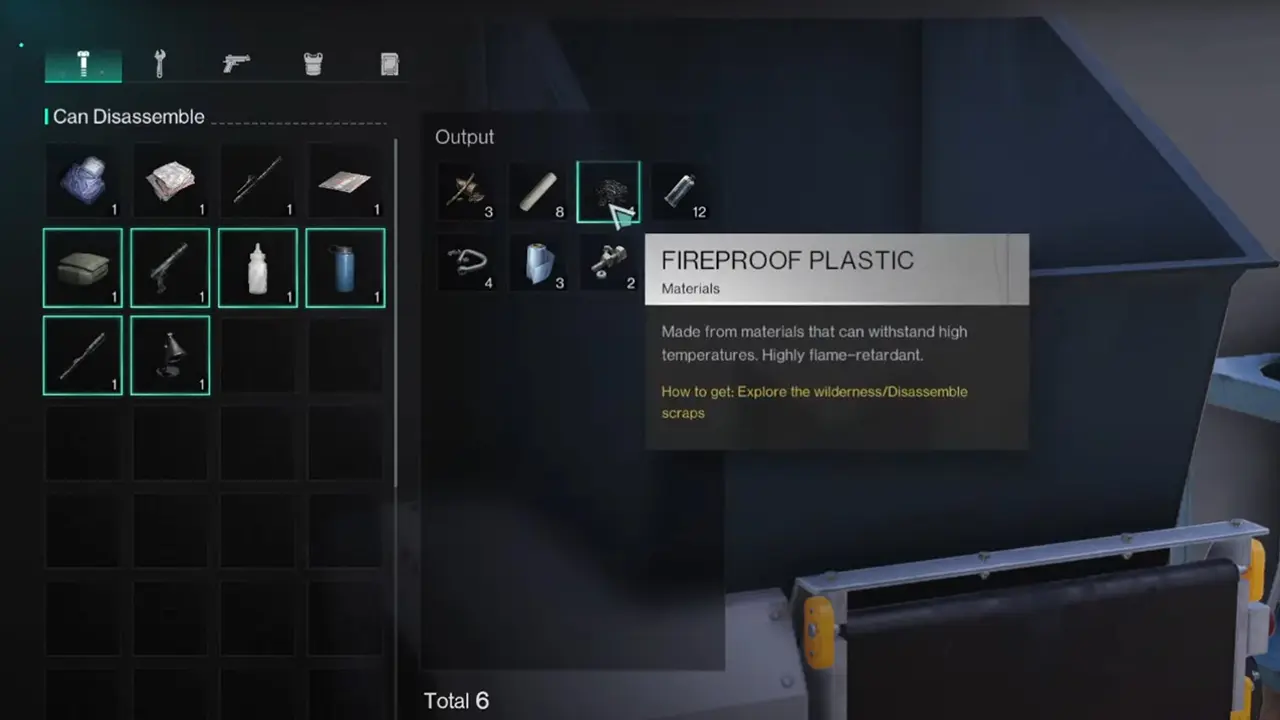Select the screw materials category icon
This screenshot has width=1280, height=720.
coord(83,63)
